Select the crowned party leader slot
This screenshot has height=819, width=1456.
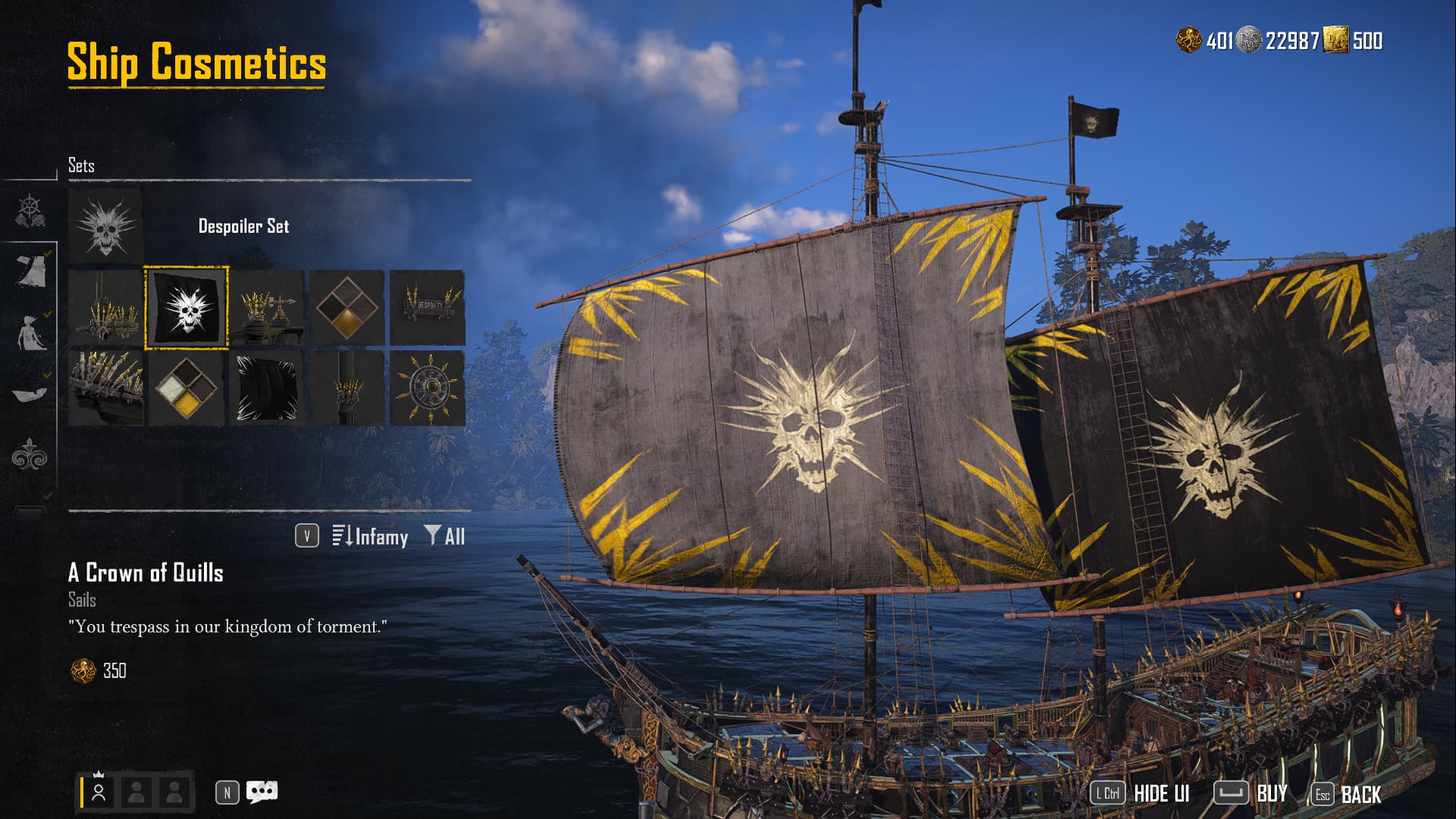(99, 792)
